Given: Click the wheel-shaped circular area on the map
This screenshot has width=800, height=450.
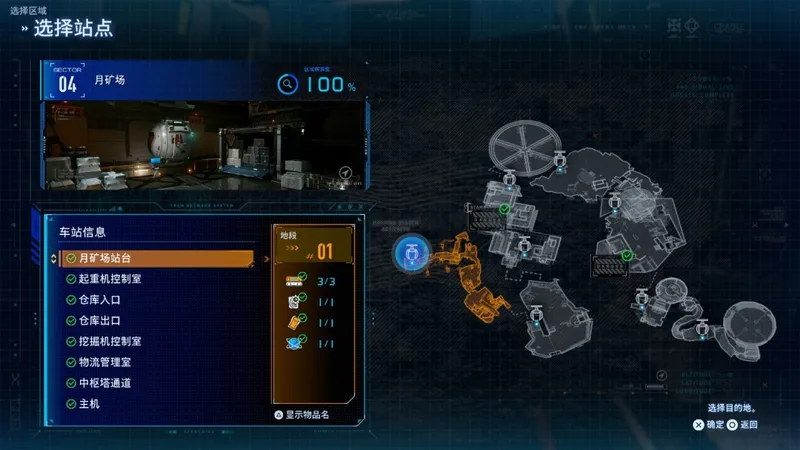Looking at the screenshot, I should pos(524,150).
